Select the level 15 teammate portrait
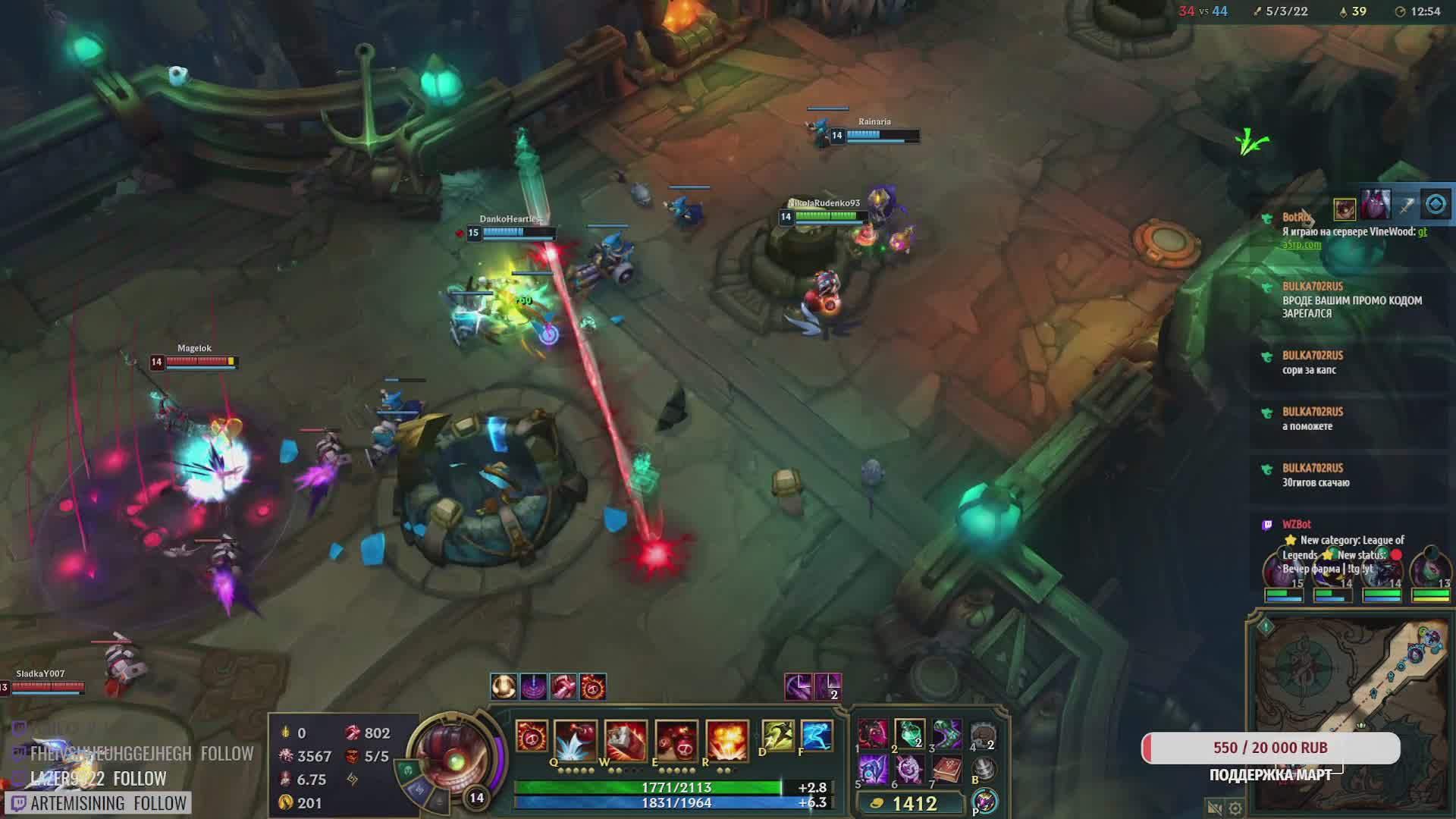 (x=1283, y=573)
